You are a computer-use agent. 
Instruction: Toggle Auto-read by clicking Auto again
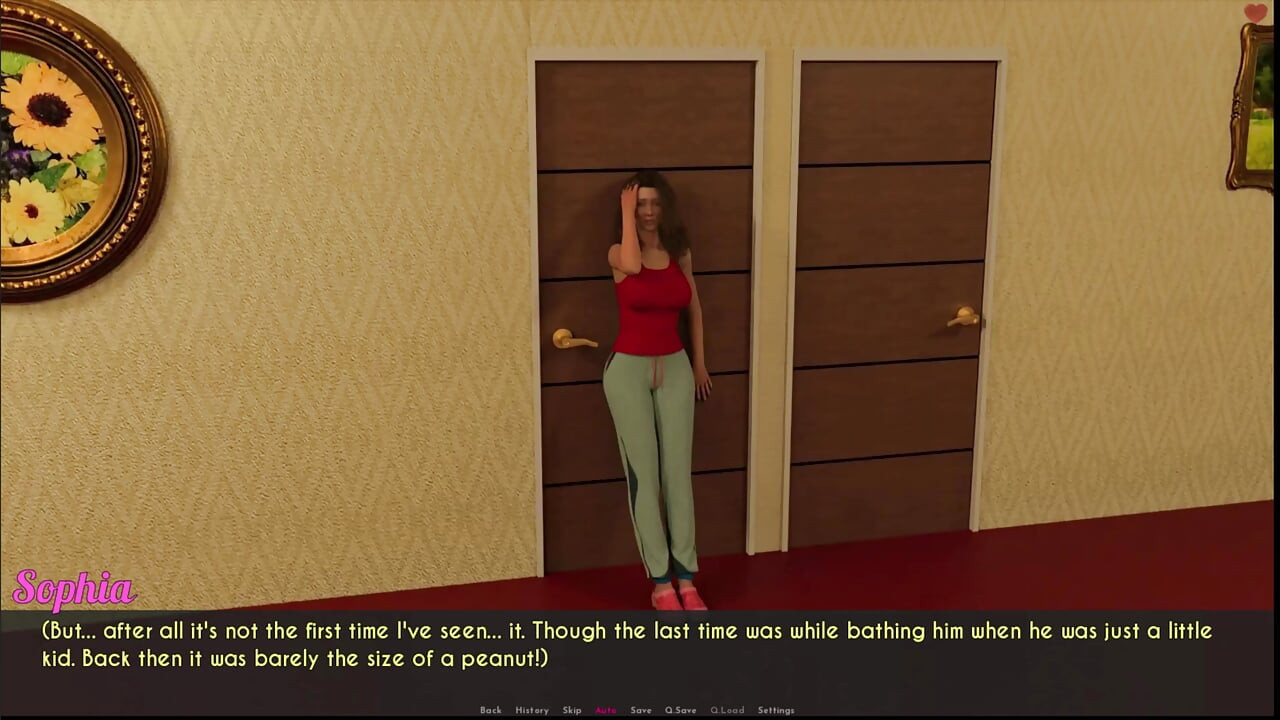click(x=606, y=709)
